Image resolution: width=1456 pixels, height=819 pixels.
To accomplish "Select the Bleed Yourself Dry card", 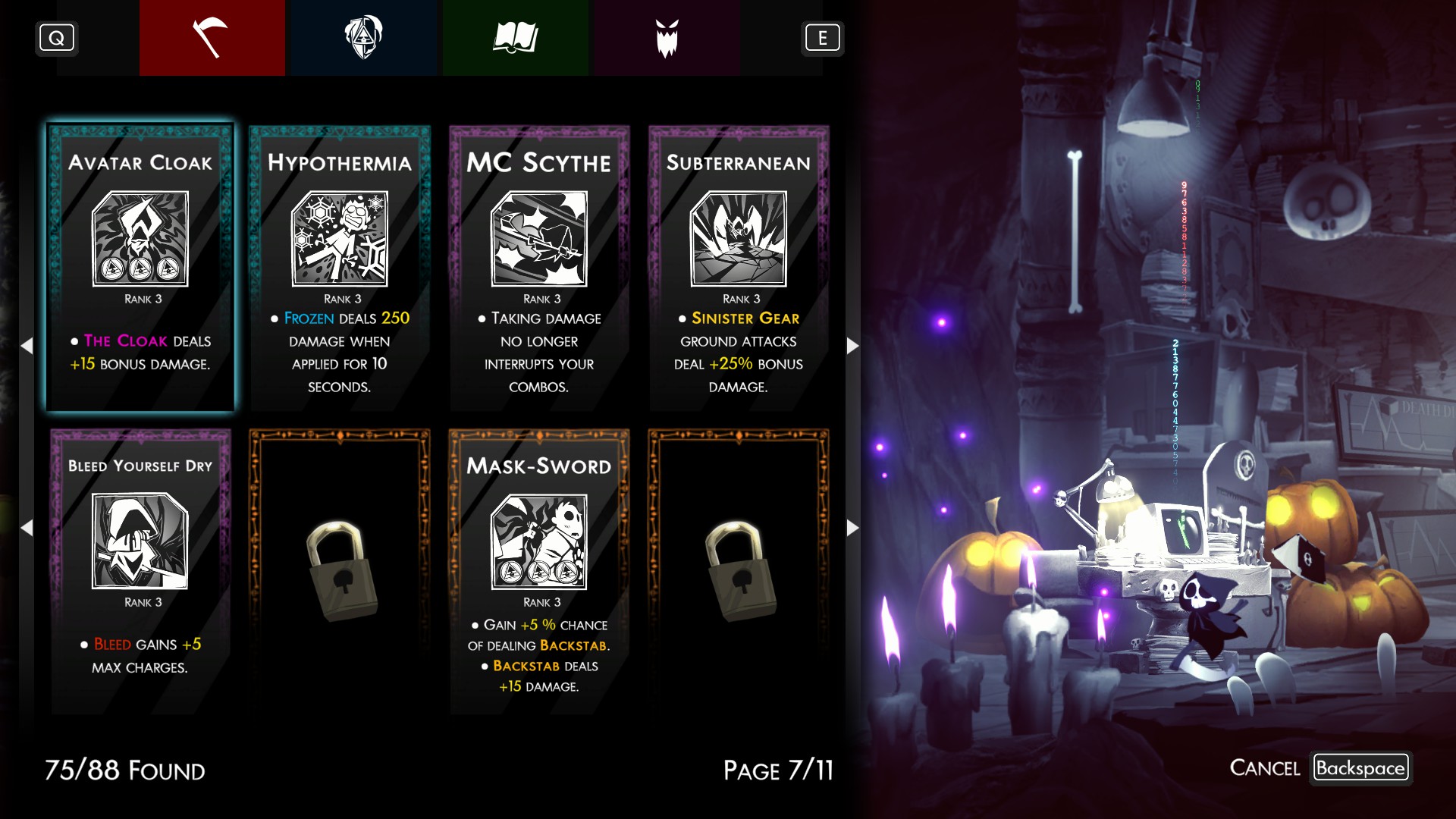I will (x=140, y=571).
